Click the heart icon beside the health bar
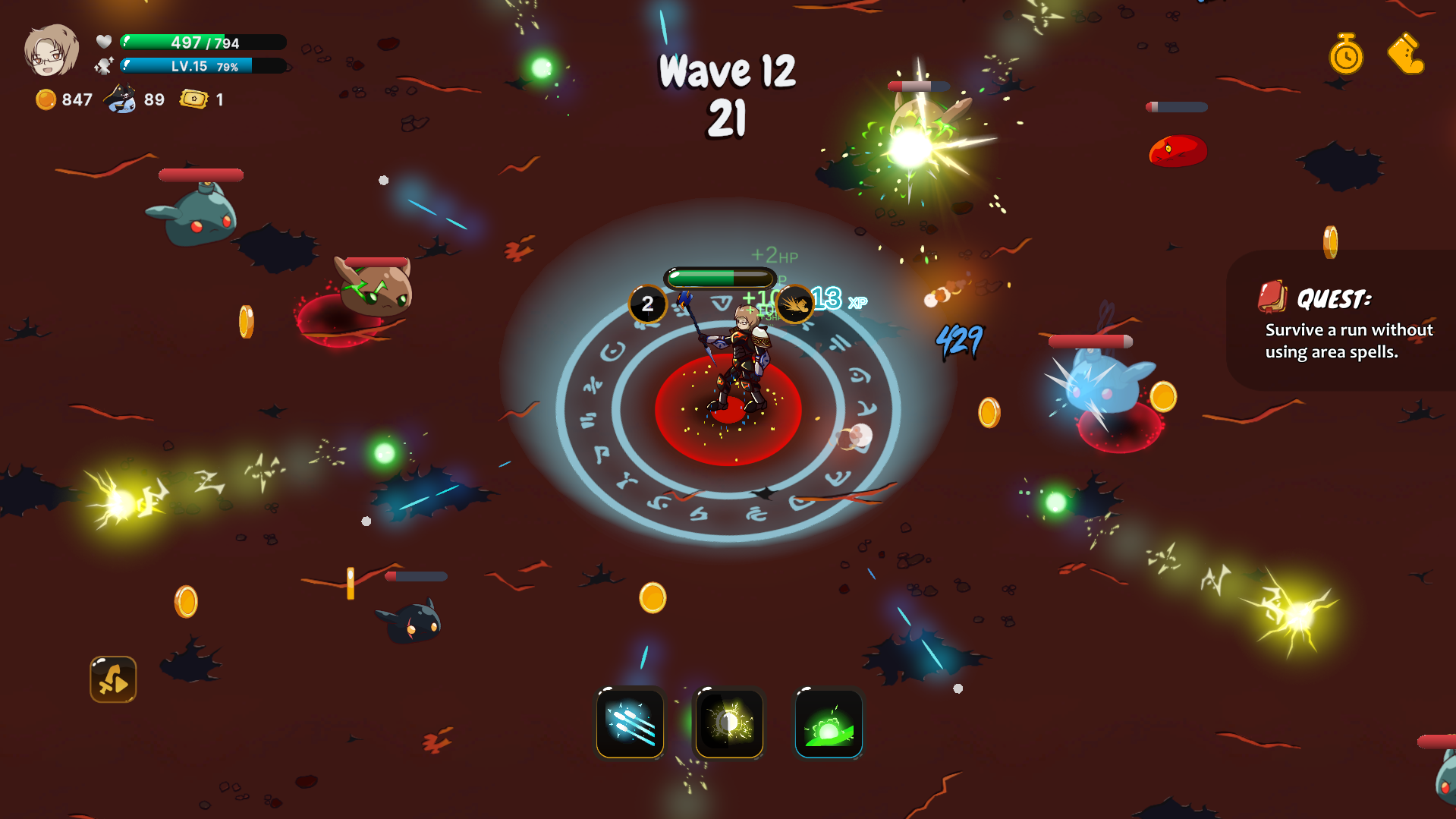This screenshot has width=1456, height=819. pyautogui.click(x=104, y=42)
